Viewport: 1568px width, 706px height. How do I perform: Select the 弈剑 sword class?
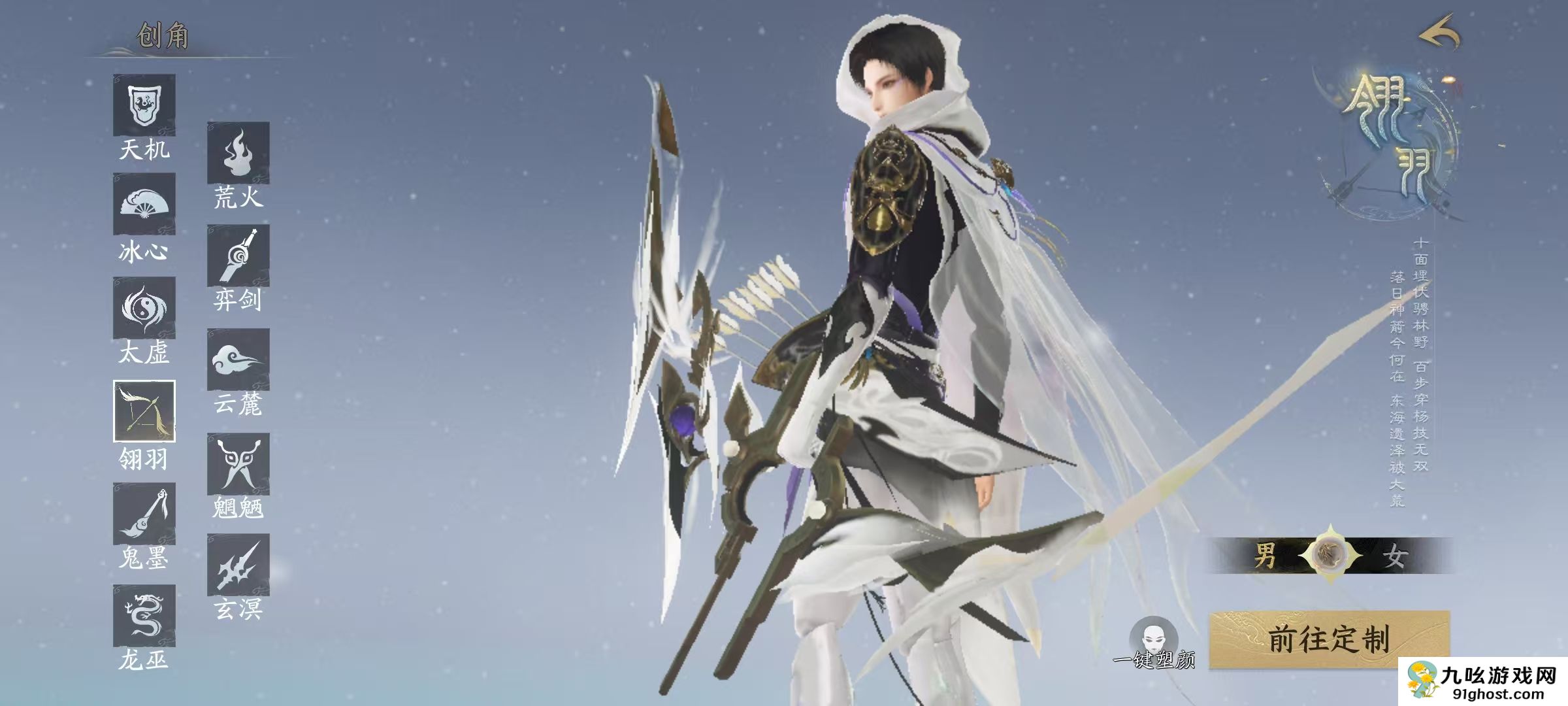point(238,256)
